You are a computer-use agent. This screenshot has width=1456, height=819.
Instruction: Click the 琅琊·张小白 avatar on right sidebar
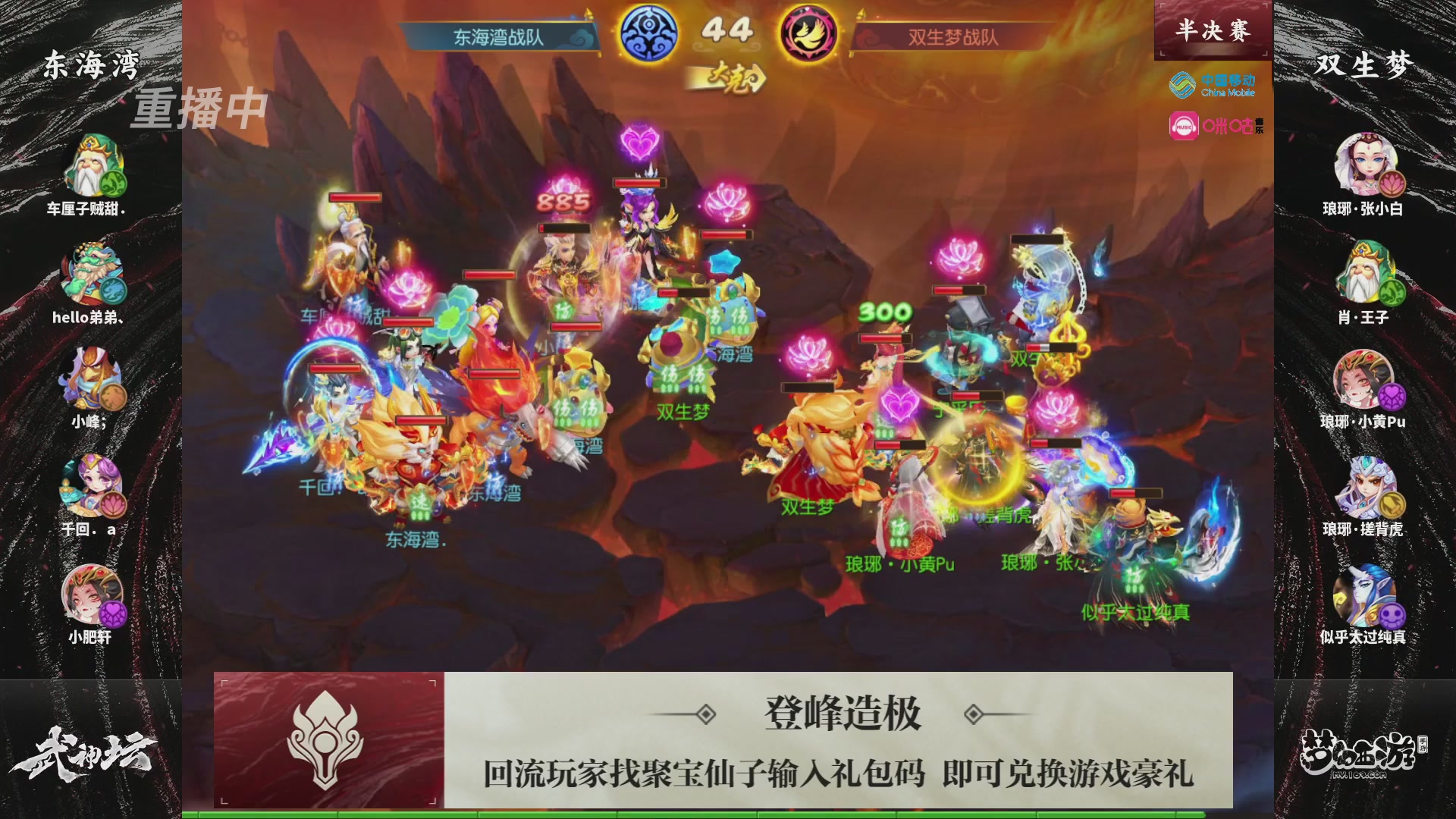coord(1365,163)
